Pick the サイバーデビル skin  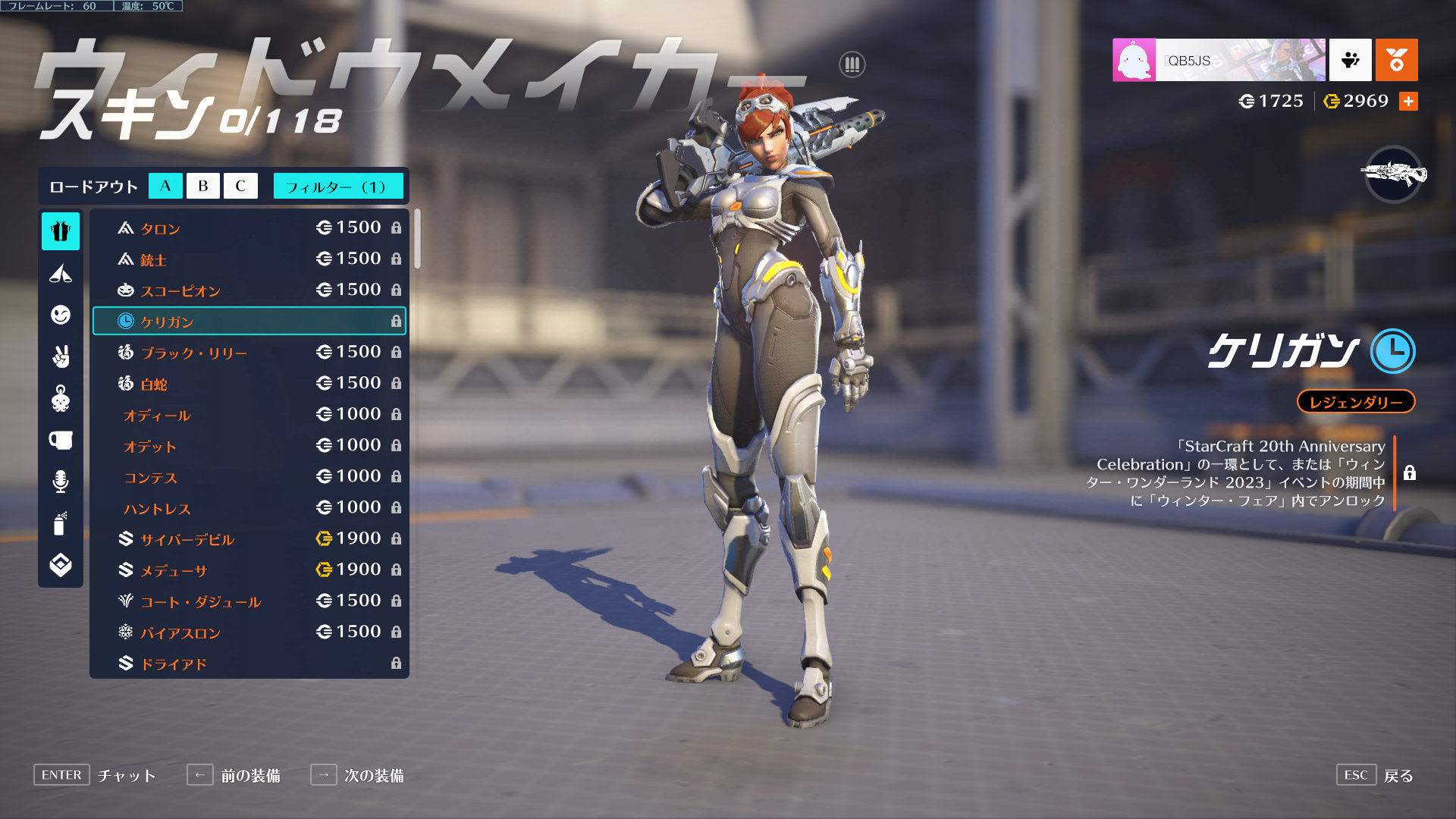tap(249, 538)
